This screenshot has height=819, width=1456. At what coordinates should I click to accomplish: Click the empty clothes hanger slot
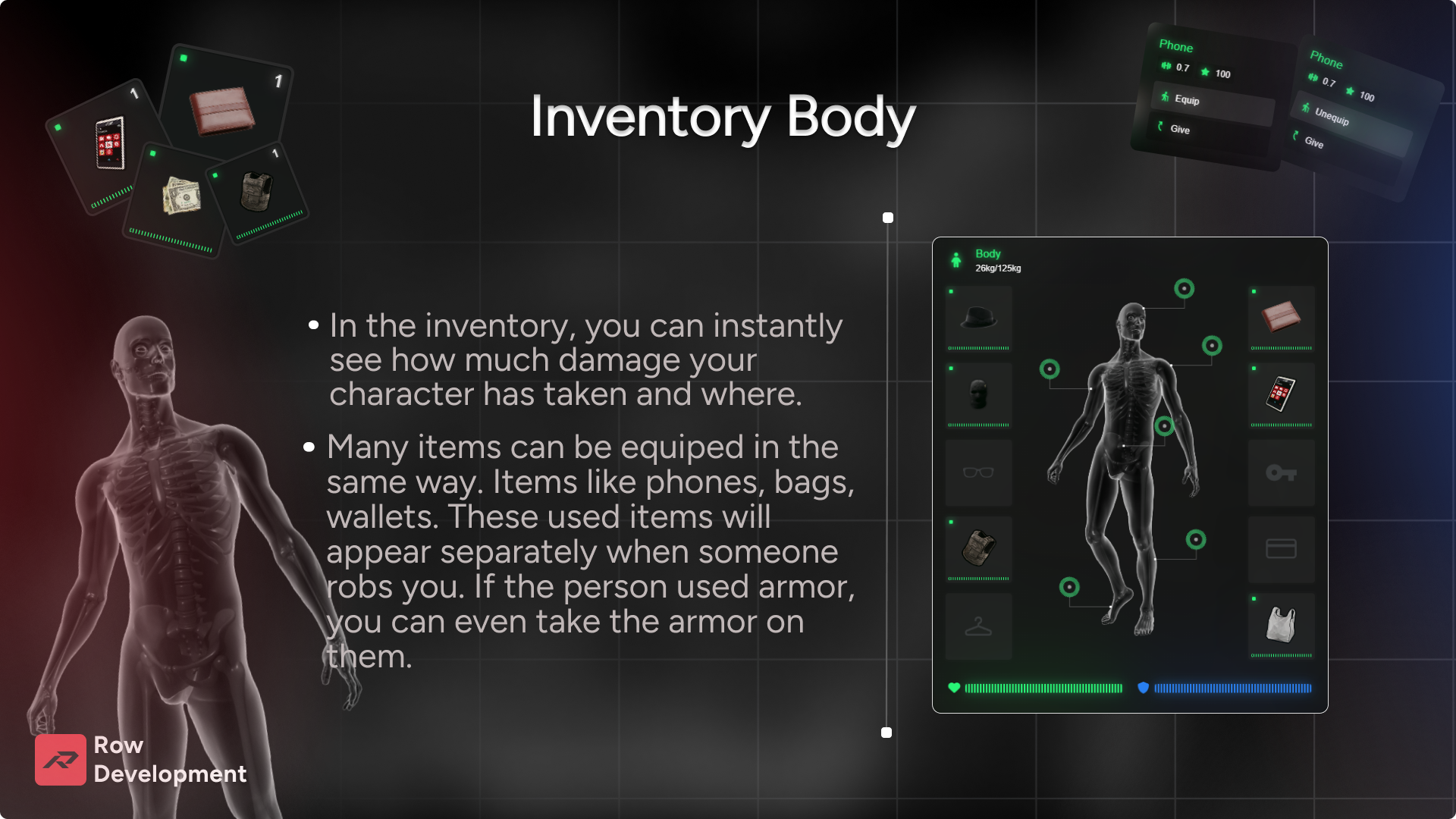(x=978, y=626)
